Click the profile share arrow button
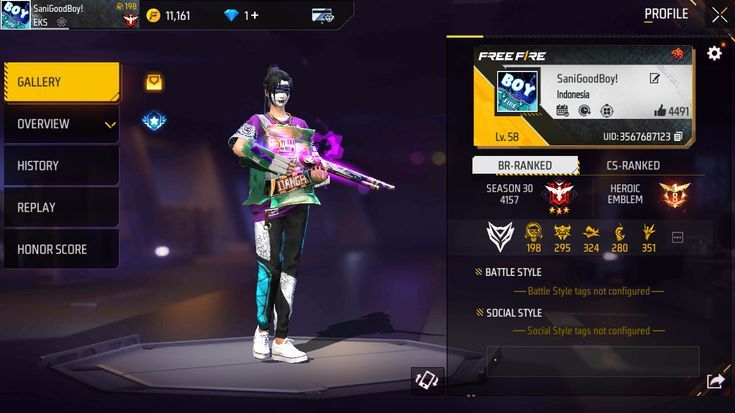 pos(715,381)
